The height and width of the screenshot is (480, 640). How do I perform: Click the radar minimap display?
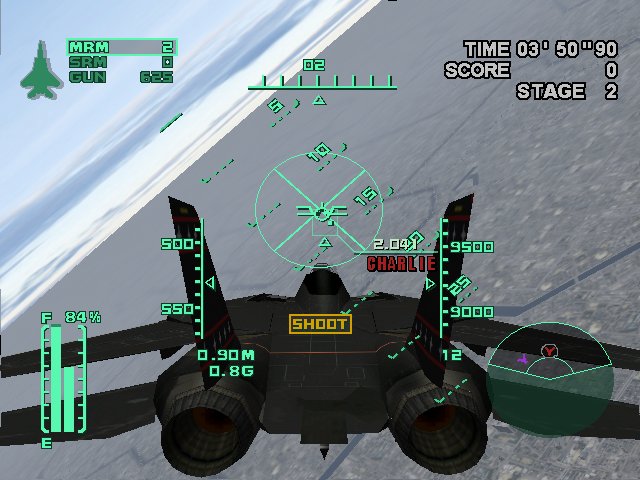549,374
